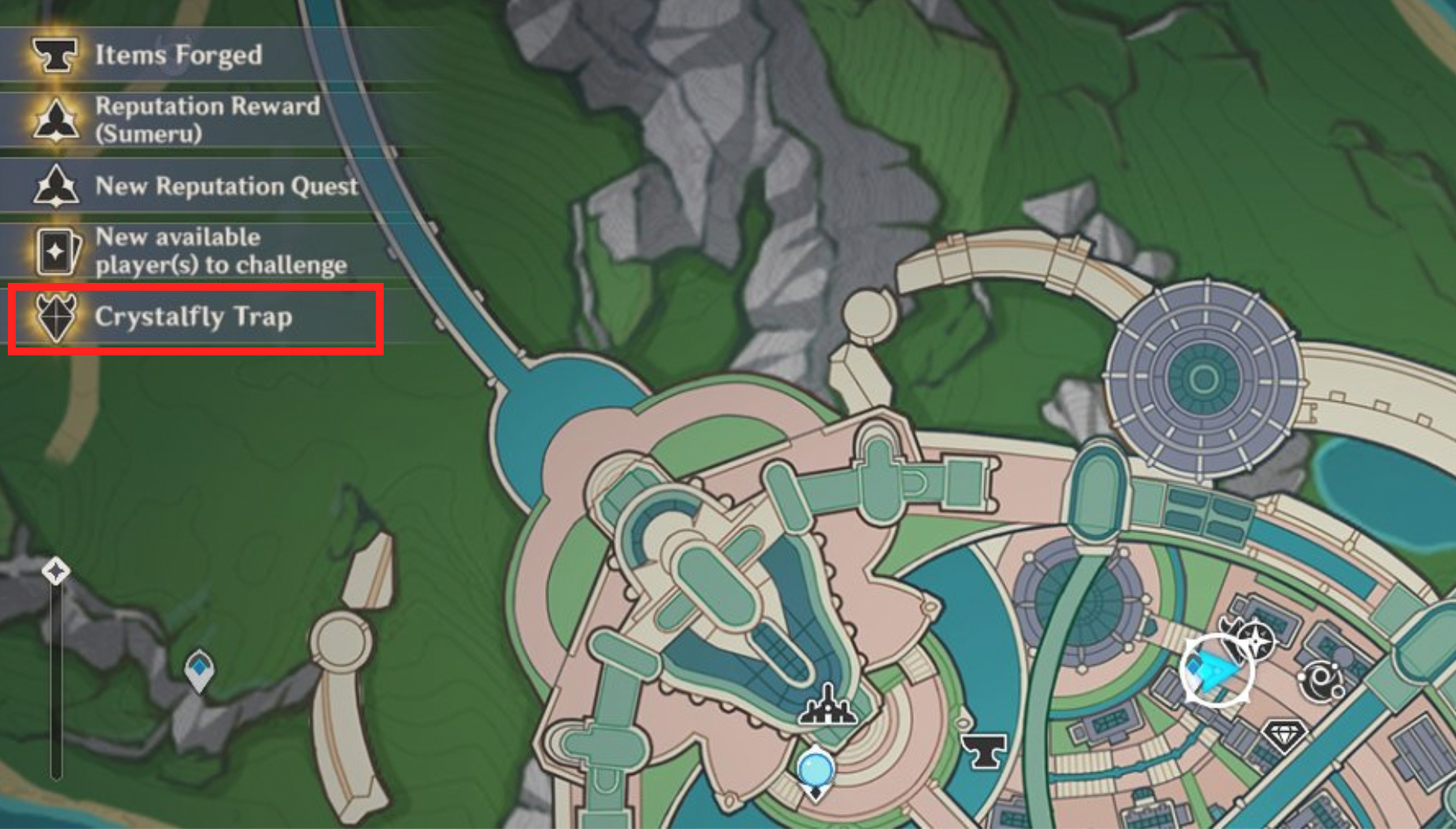Click the Items Forged legend entry
Viewport: 1456px width, 829px height.
[178, 54]
